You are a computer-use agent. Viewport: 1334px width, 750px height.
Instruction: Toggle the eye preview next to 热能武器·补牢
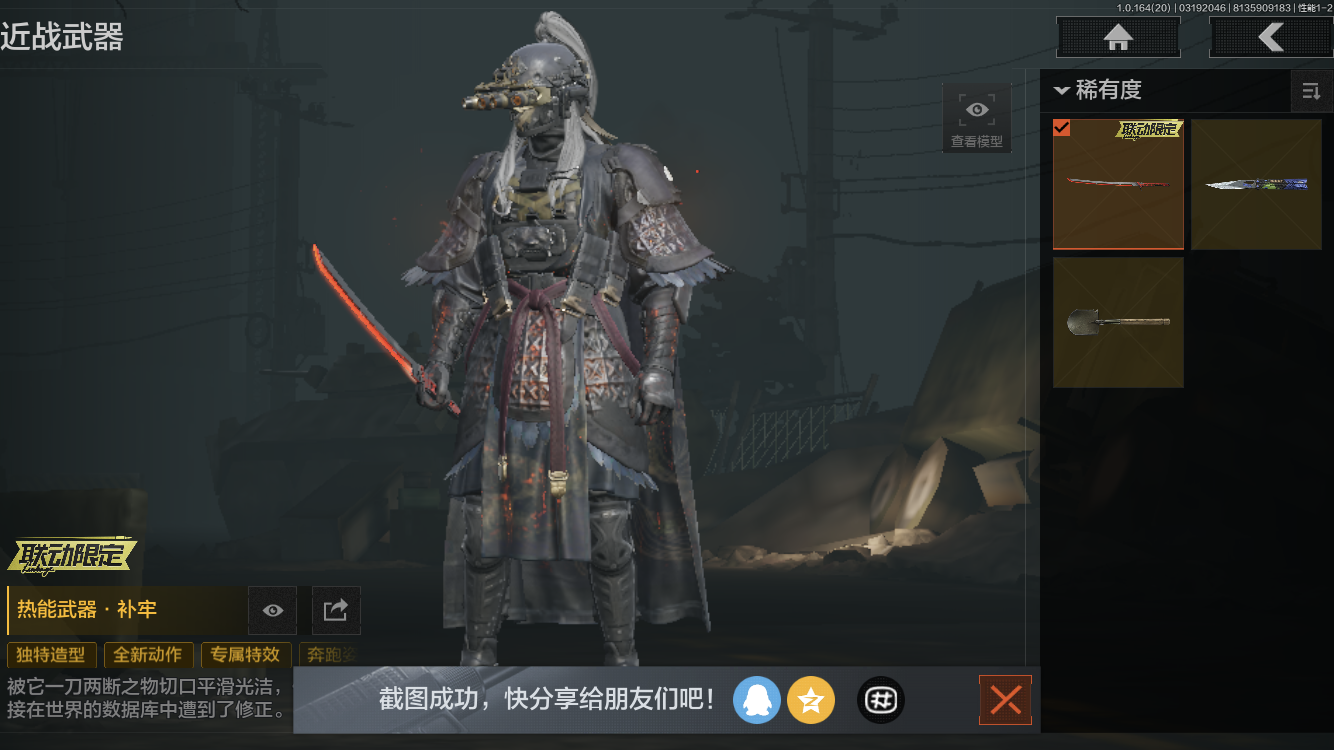tap(271, 610)
